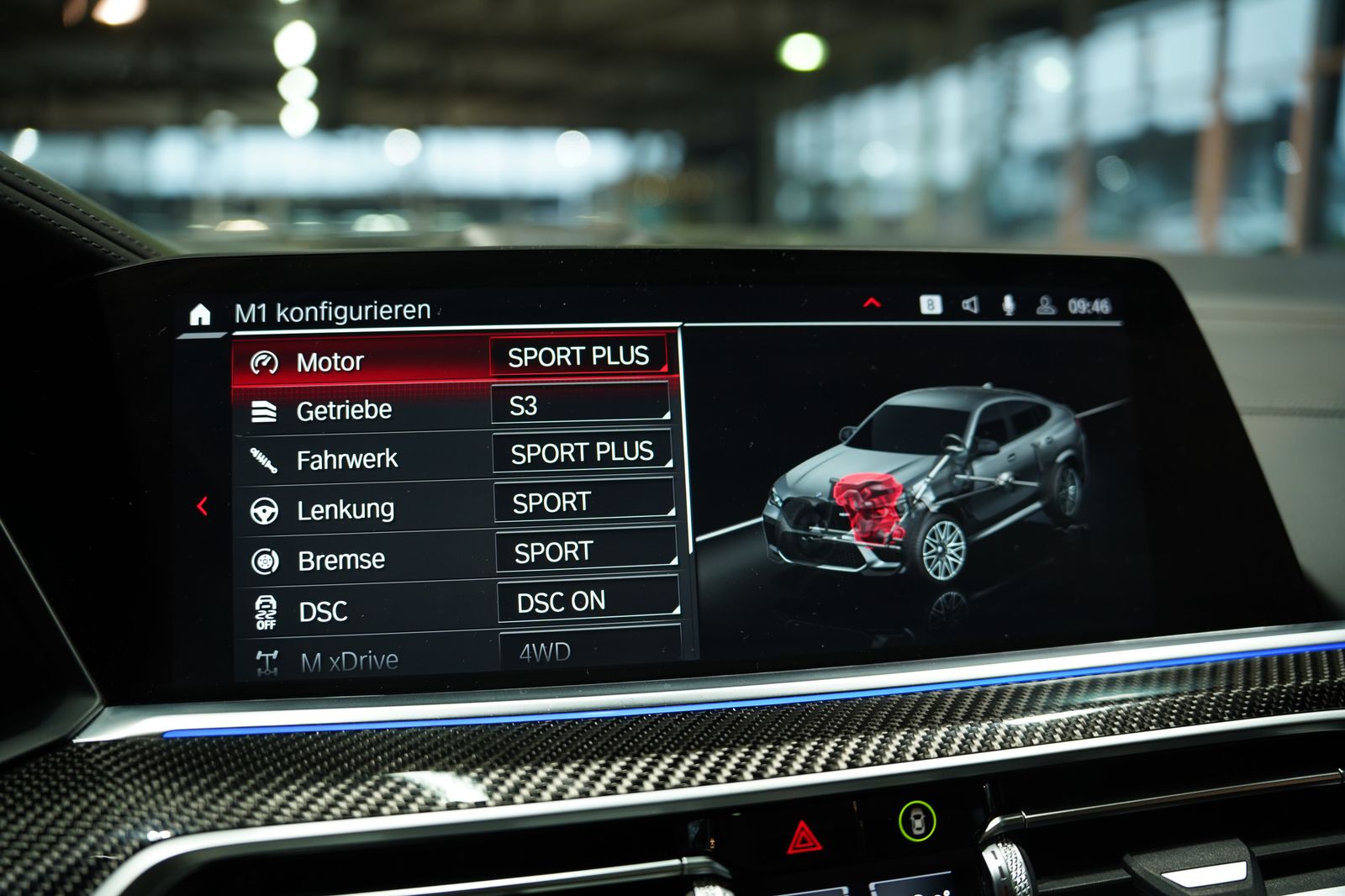The image size is (1345, 896).
Task: Change the Bremse SPORT setting
Action: click(585, 551)
